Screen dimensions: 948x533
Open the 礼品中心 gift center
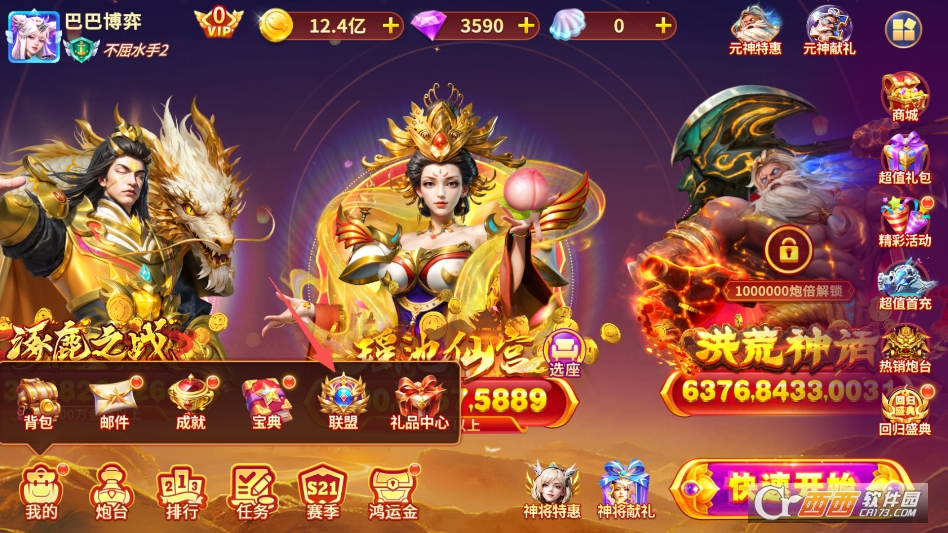419,401
